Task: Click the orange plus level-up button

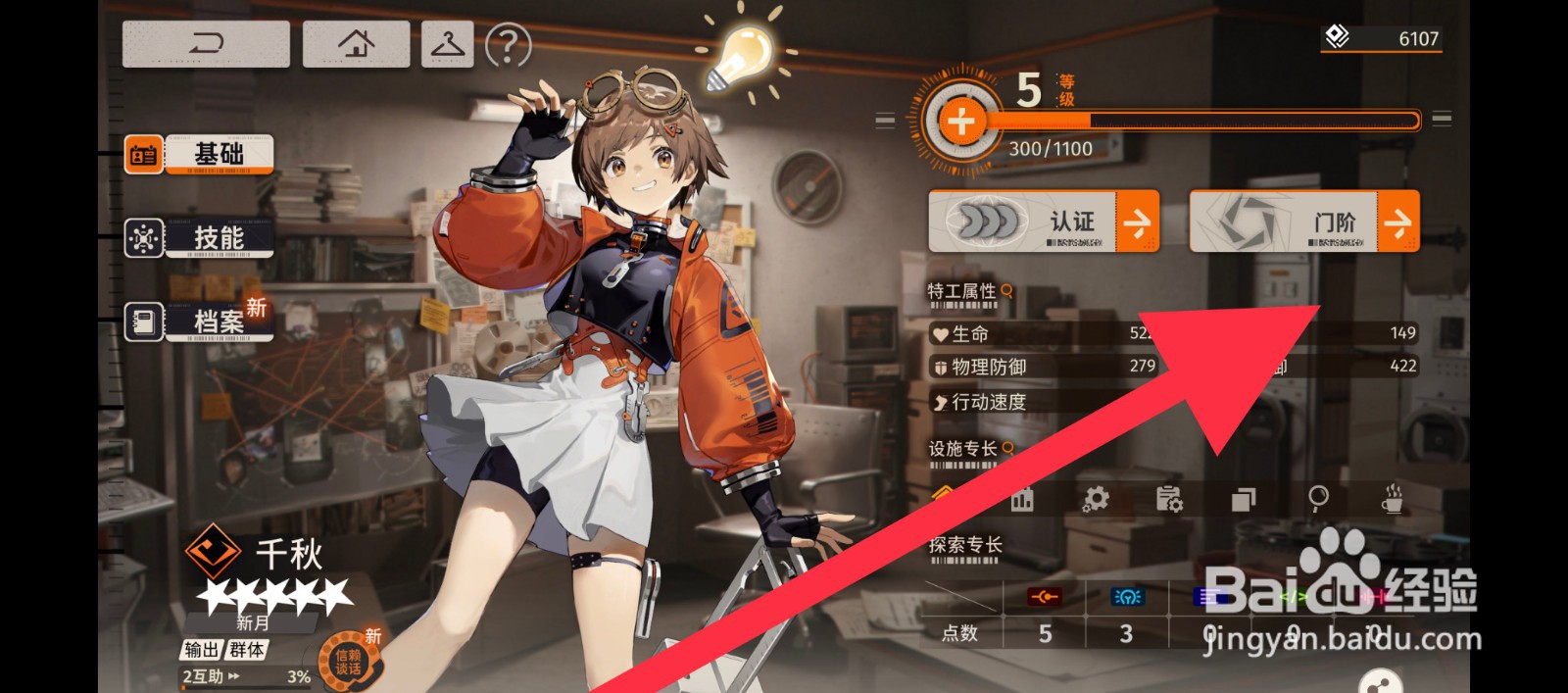Action: coord(960,122)
